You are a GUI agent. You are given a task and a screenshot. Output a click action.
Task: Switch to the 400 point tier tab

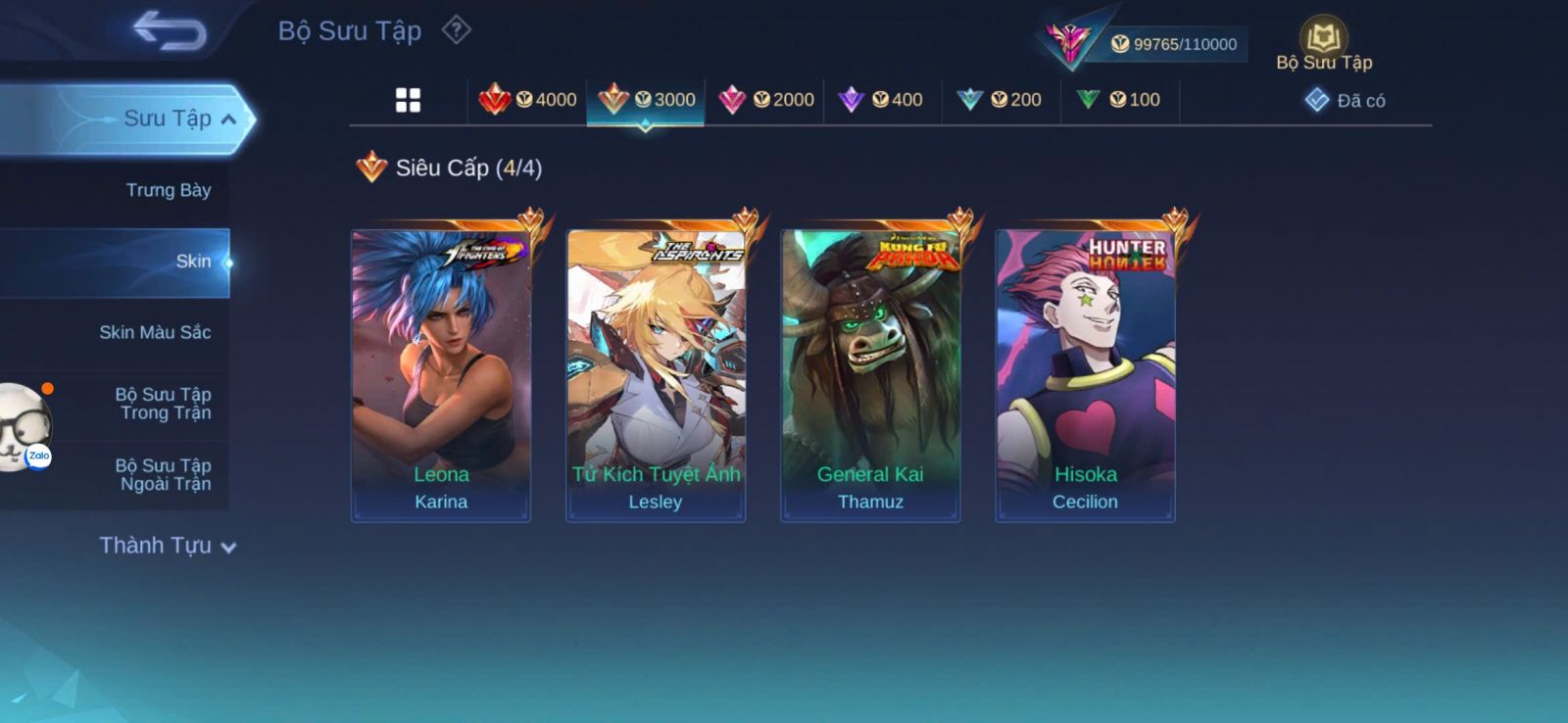pos(882,100)
